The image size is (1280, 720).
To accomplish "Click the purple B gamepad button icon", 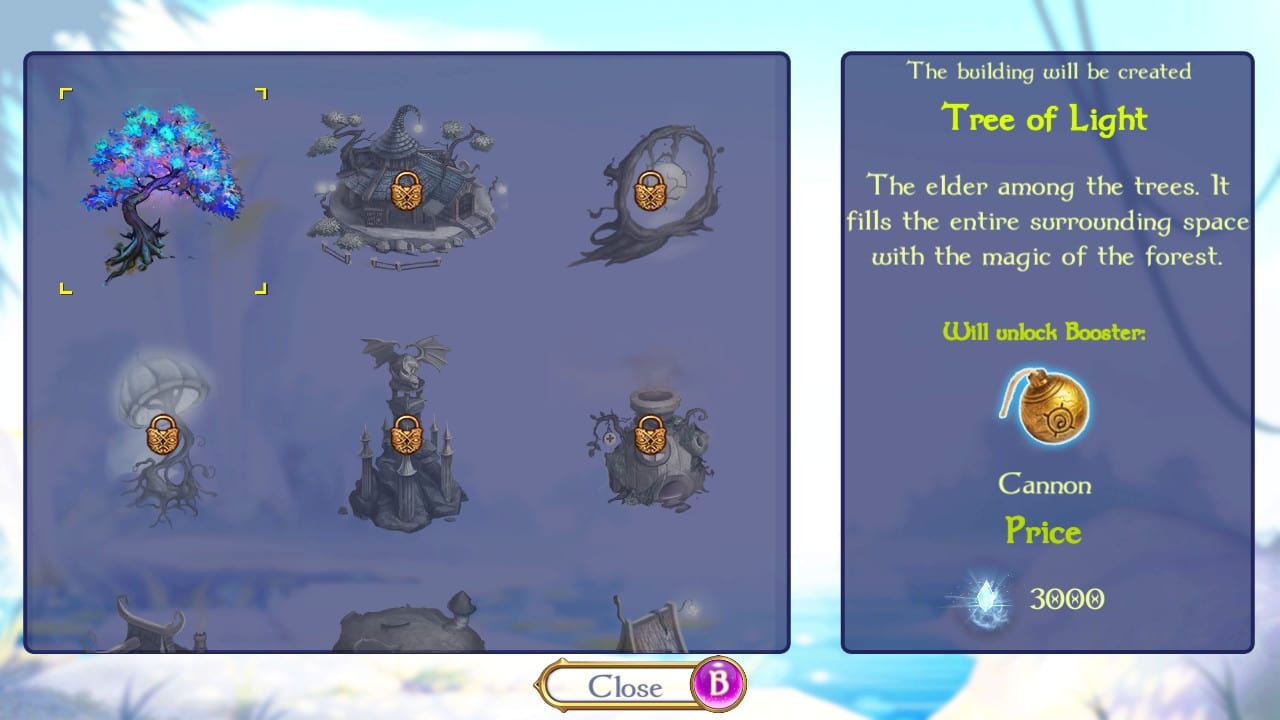I will 719,685.
